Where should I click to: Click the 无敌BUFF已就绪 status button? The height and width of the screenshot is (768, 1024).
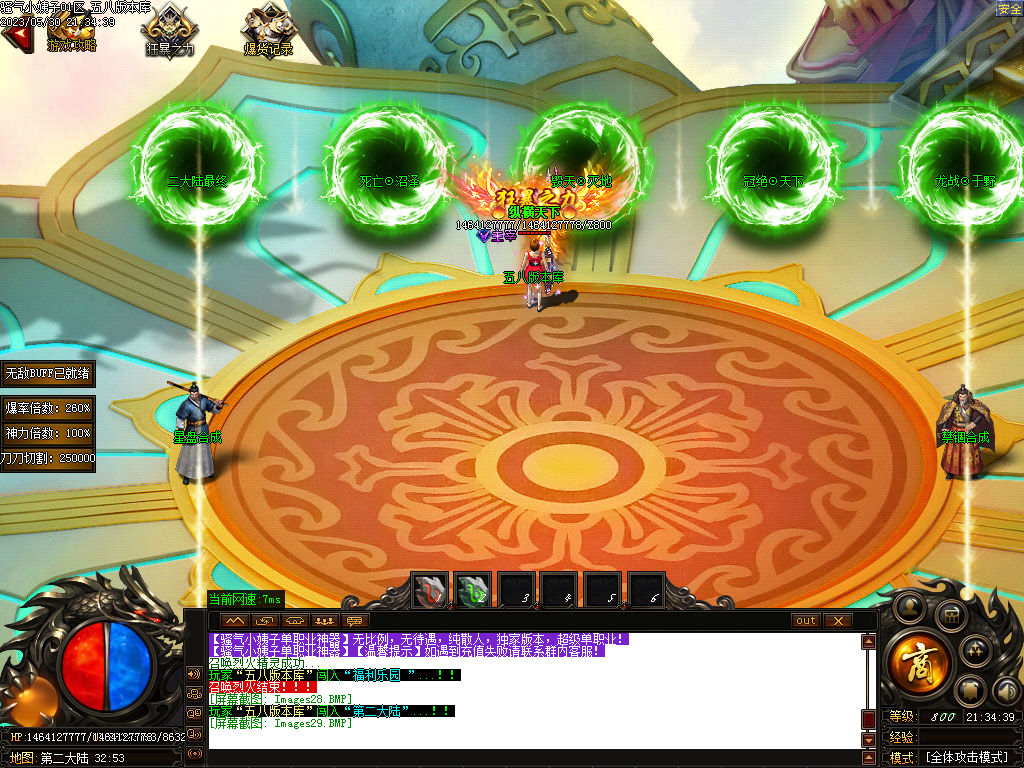48,373
